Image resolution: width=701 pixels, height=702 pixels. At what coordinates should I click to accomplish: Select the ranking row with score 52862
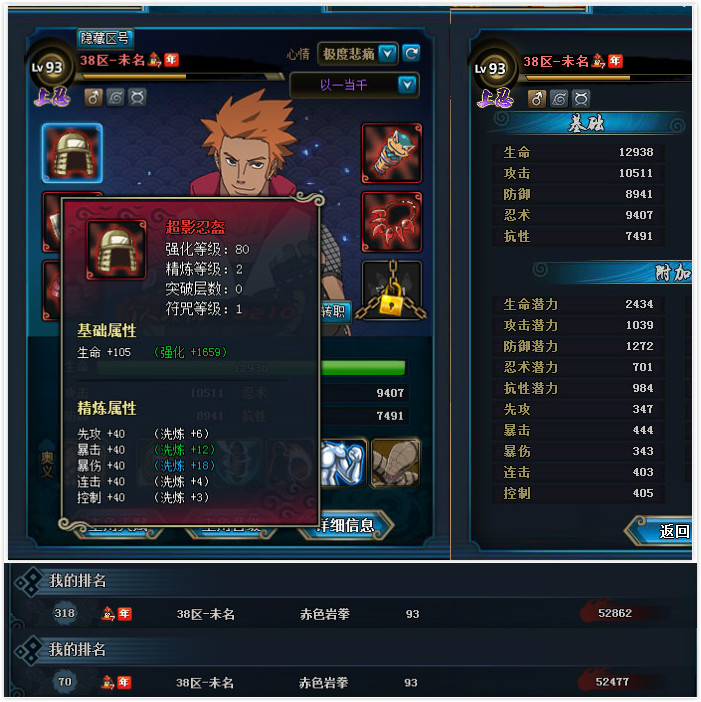[x=350, y=613]
